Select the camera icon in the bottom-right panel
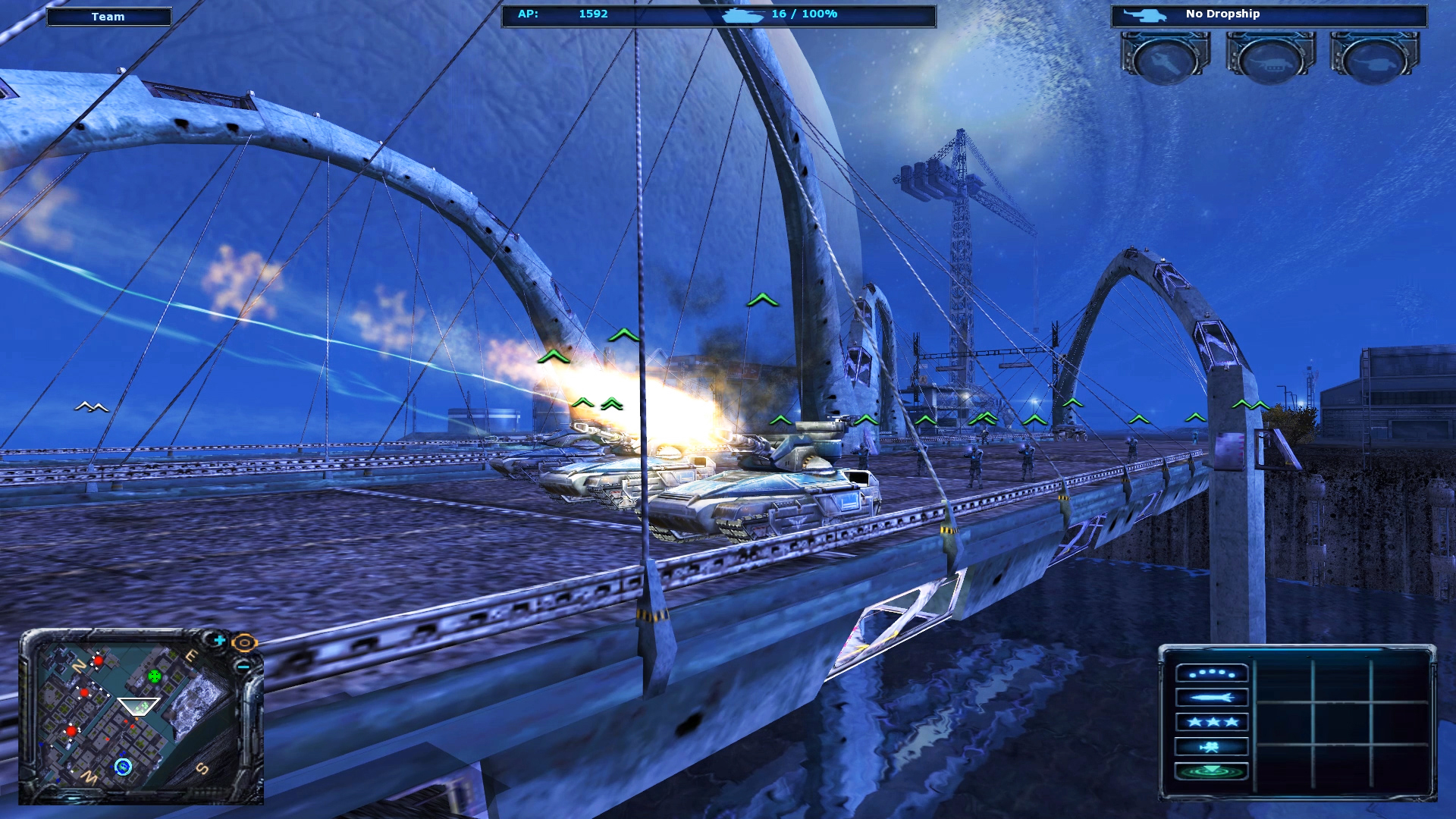Viewport: 1456px width, 819px height. [x=1213, y=746]
